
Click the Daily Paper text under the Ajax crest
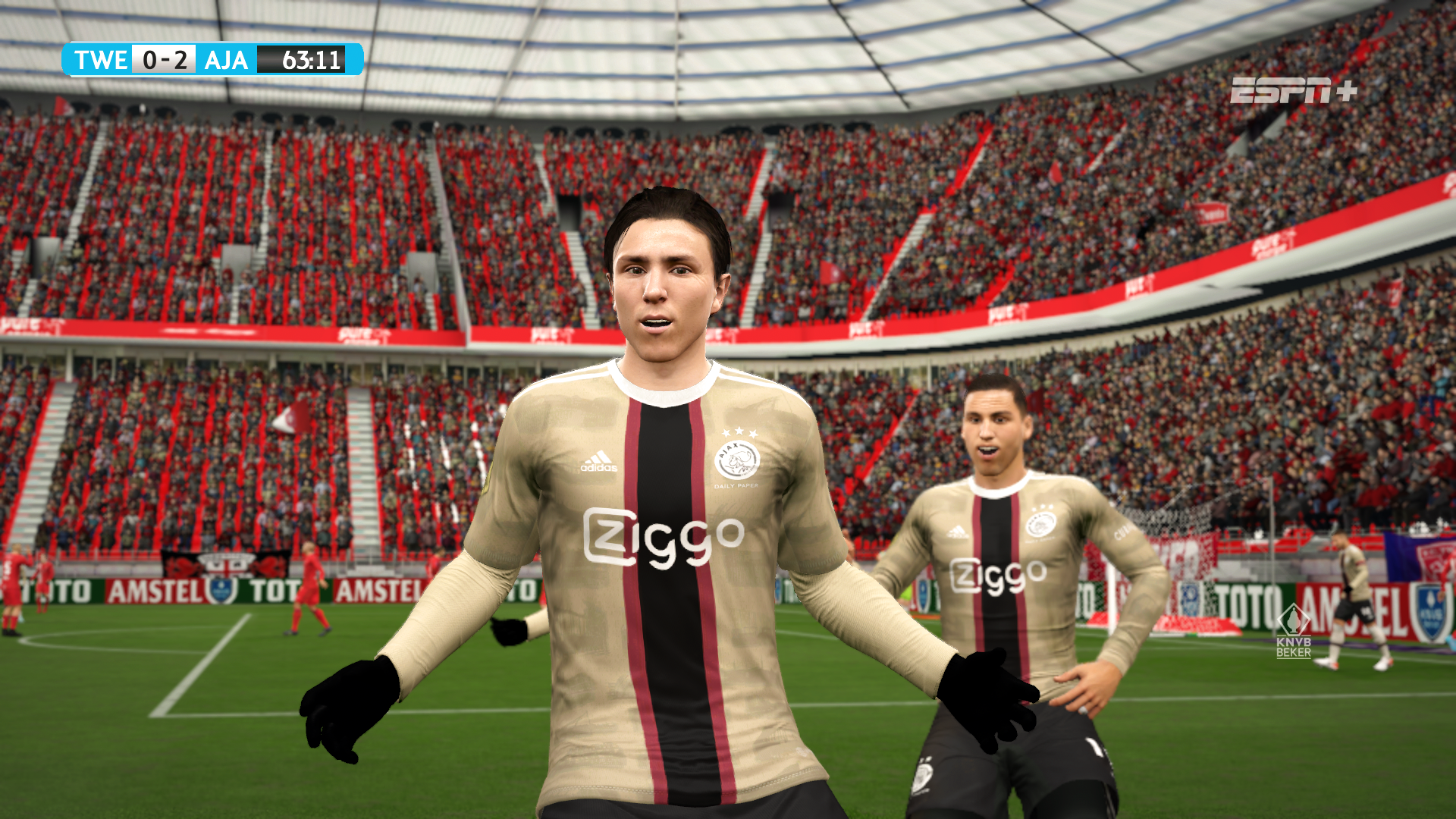click(x=736, y=486)
